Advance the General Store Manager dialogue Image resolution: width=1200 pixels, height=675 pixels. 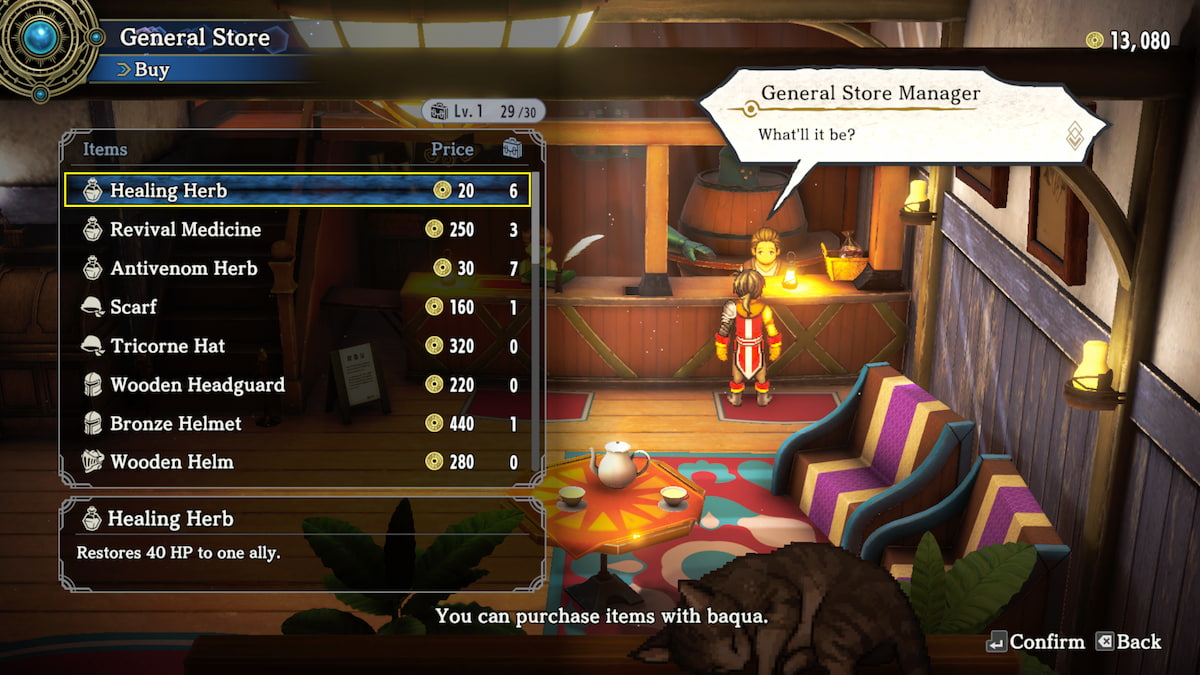click(1075, 135)
